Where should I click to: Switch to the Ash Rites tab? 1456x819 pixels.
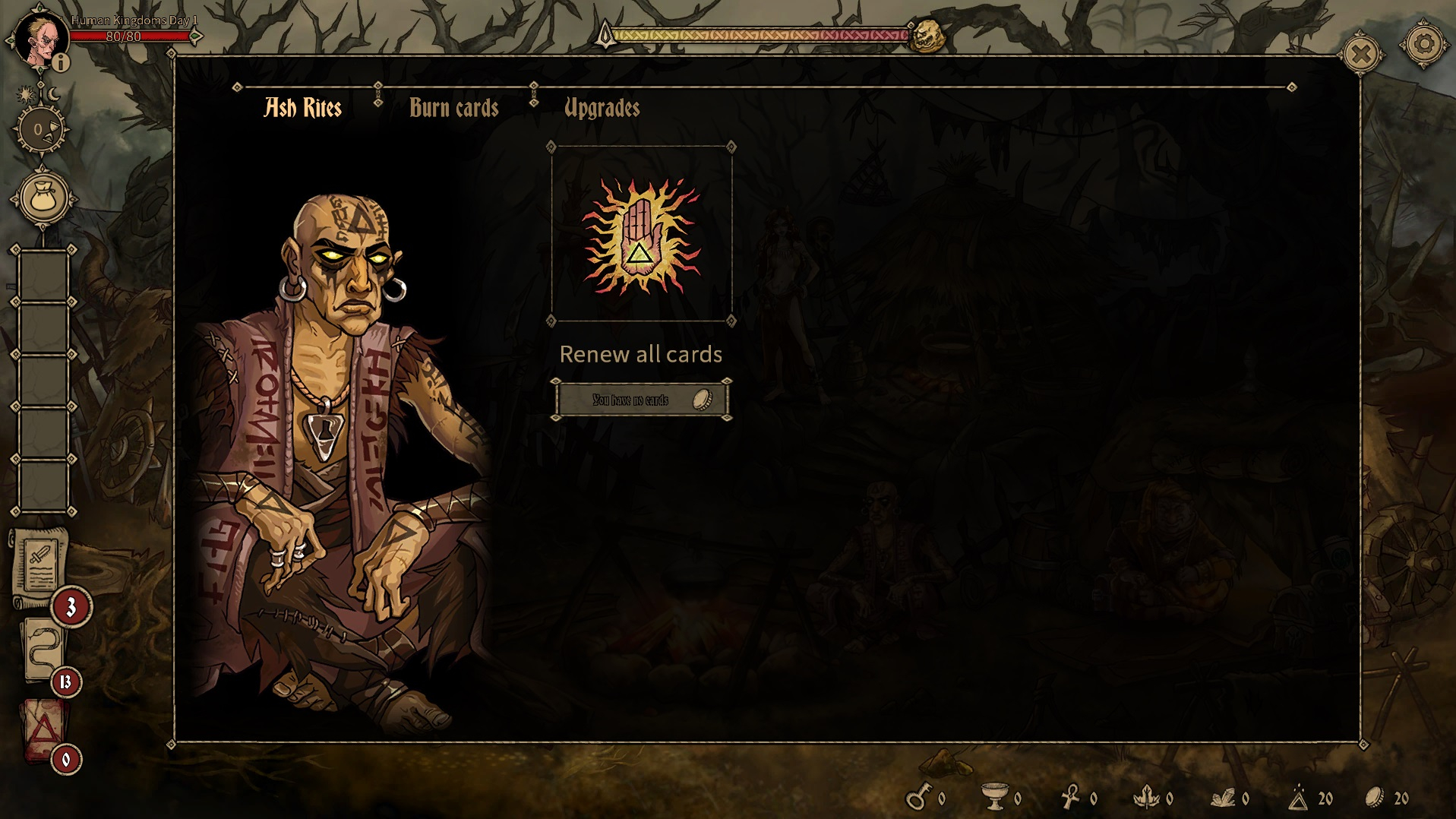(x=302, y=108)
